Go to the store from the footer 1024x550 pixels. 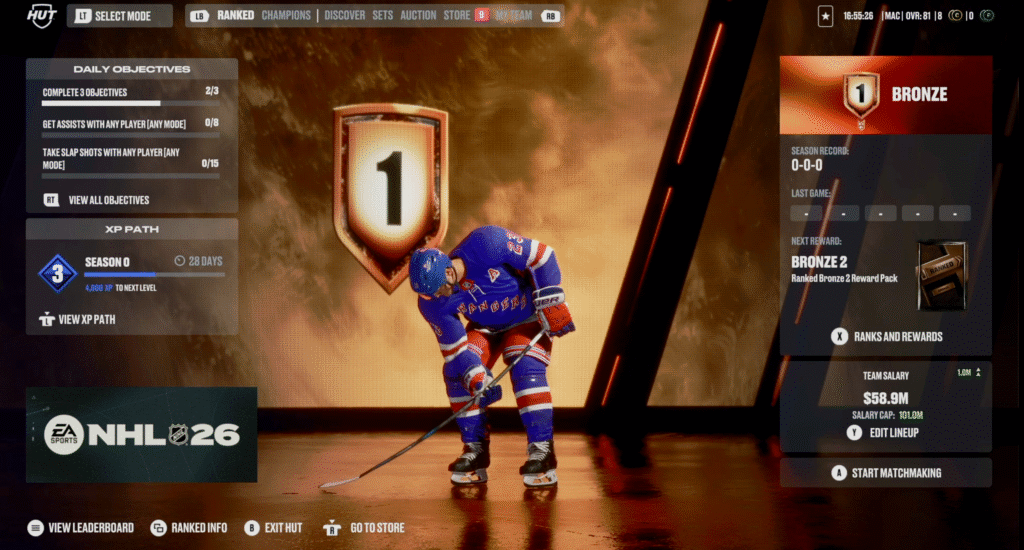point(377,528)
